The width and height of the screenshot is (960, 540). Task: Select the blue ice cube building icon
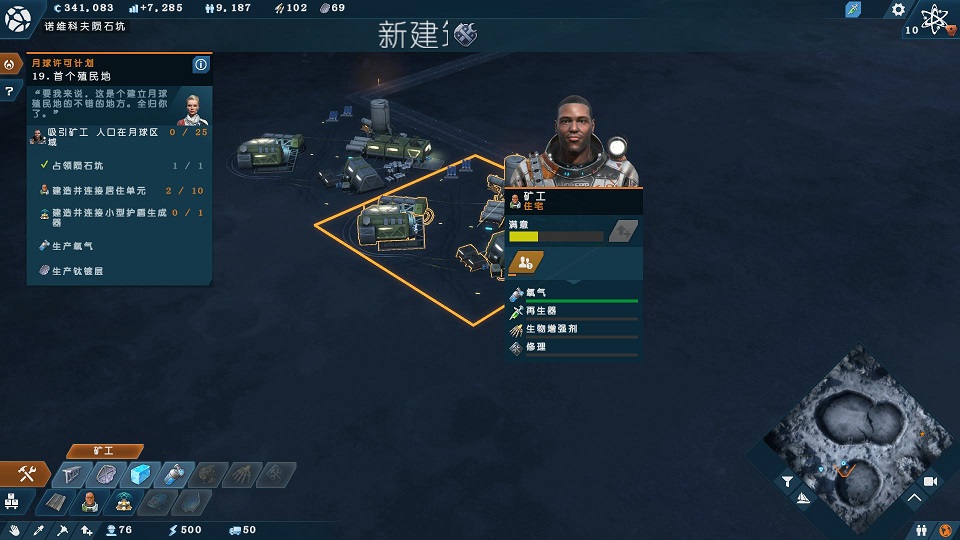(x=141, y=474)
